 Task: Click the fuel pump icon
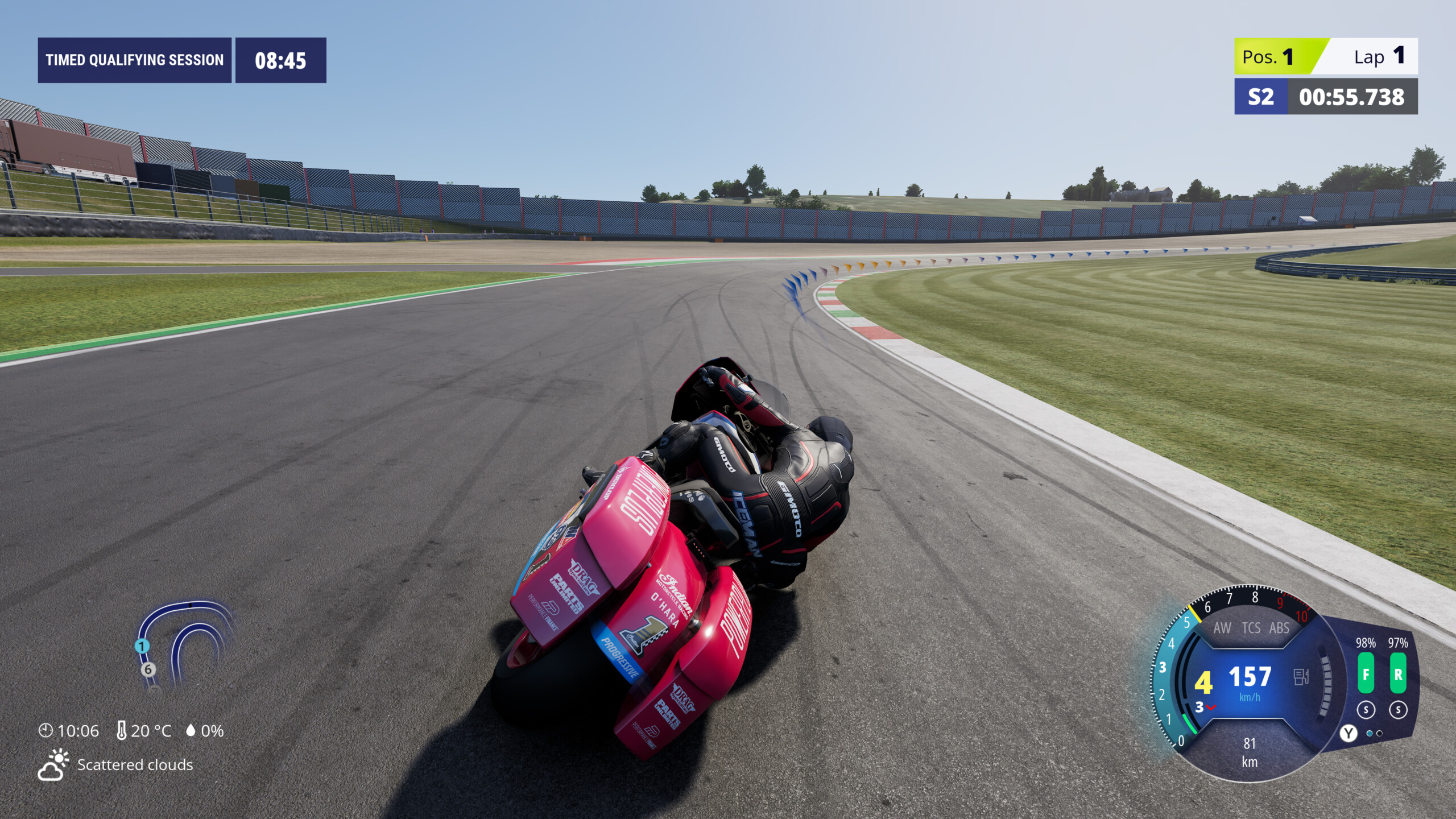pyautogui.click(x=1301, y=677)
